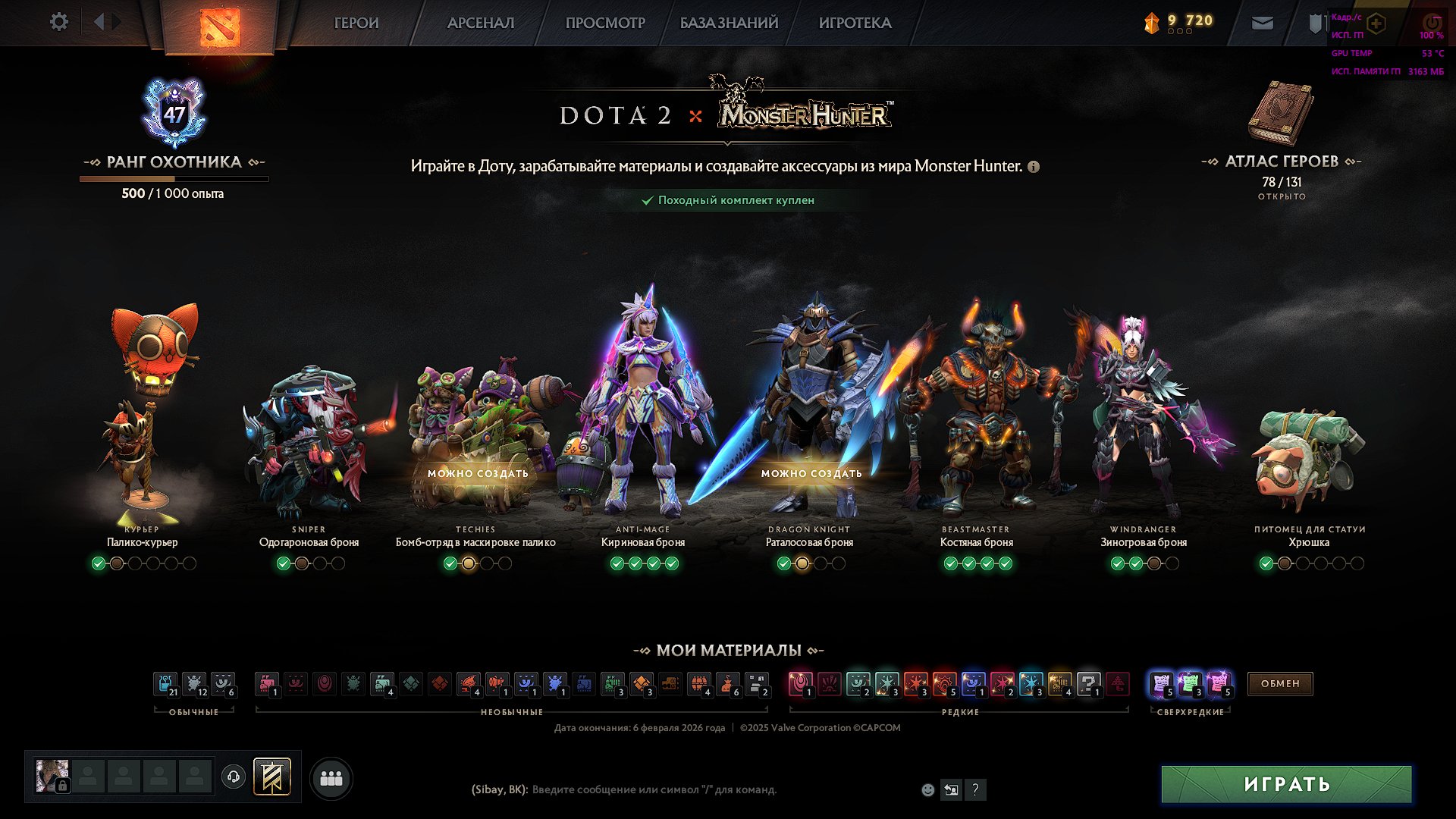Click the chat message input field
Image resolution: width=1456 pixels, height=819 pixels.
667,789
